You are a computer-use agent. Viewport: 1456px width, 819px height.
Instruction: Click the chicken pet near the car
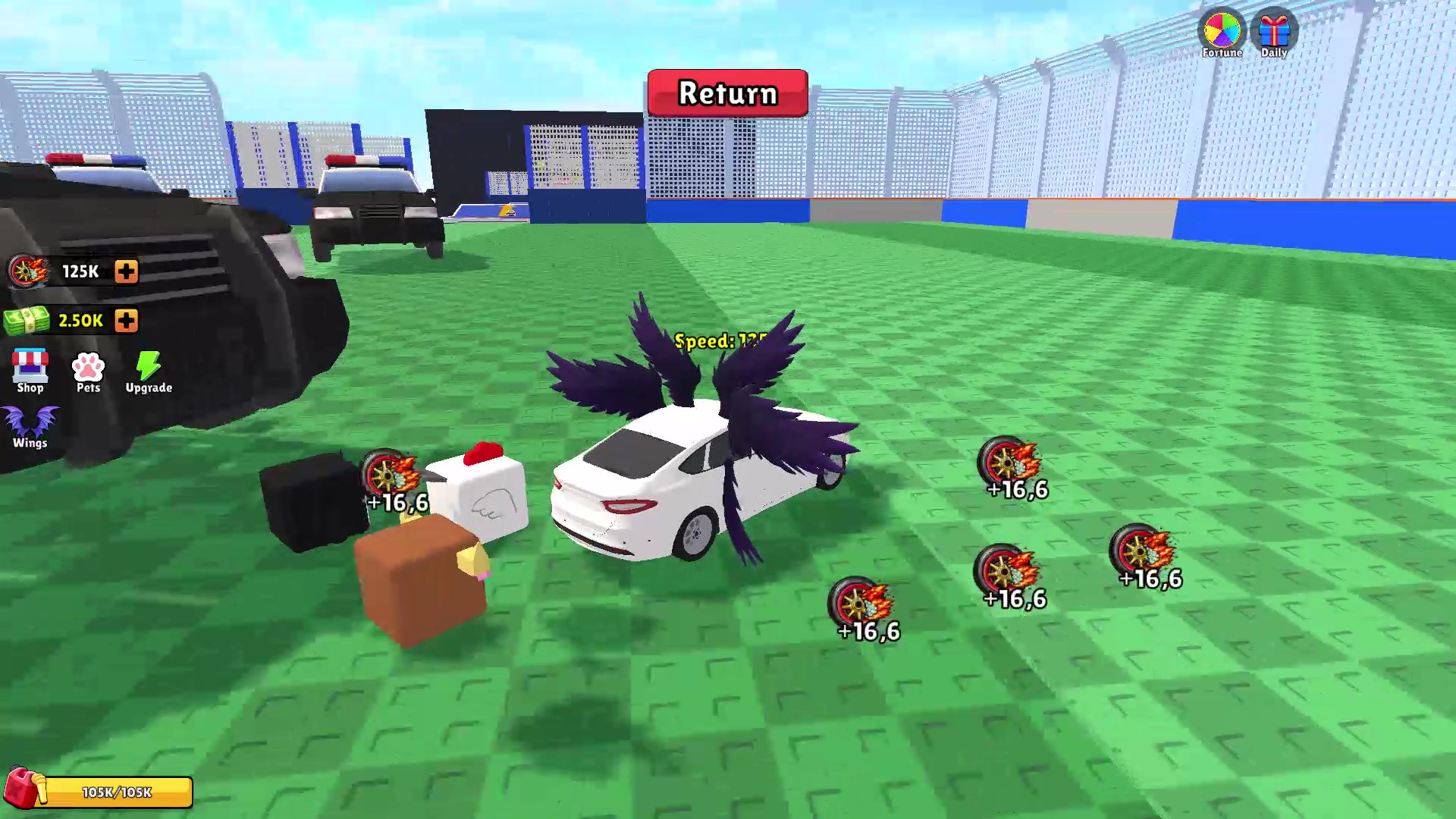[x=482, y=497]
